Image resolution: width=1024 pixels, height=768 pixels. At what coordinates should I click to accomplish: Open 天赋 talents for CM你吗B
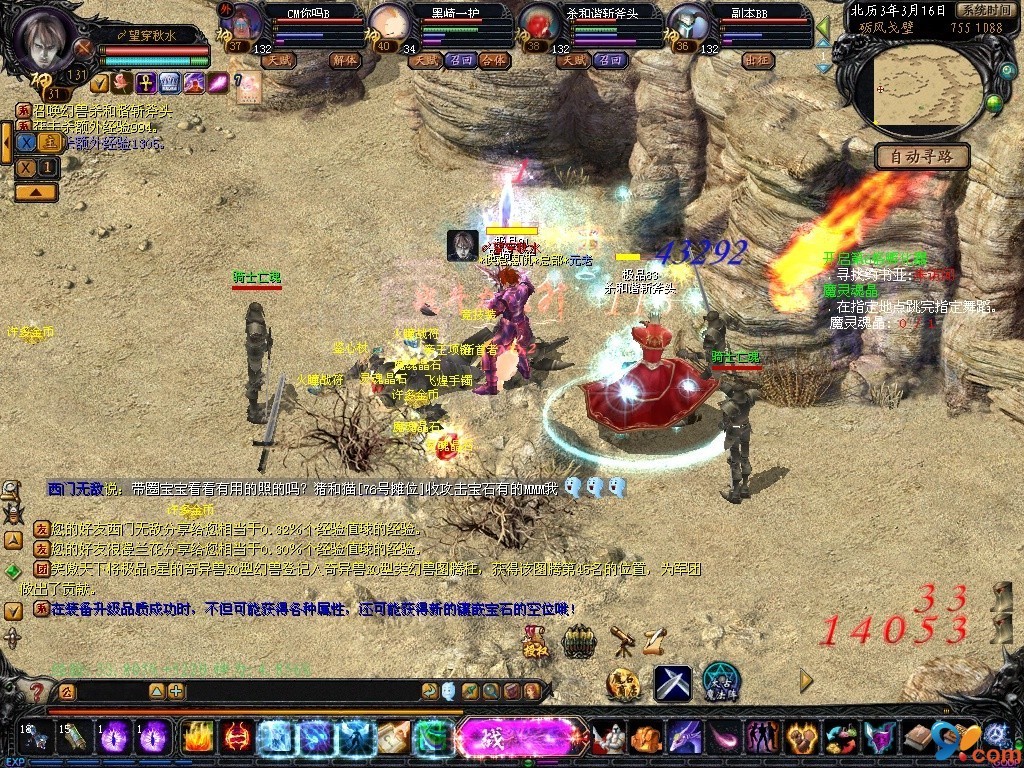(x=278, y=60)
